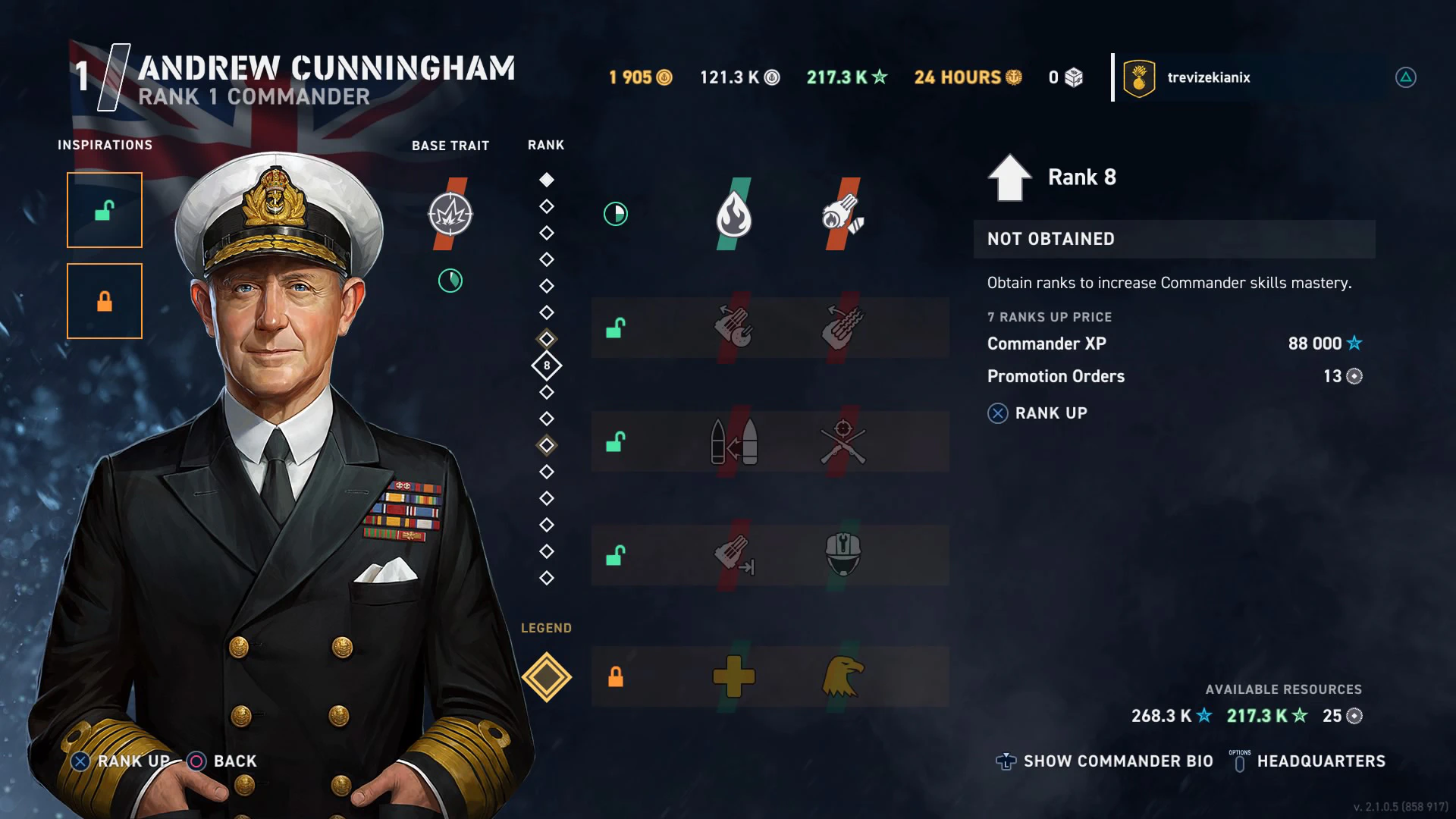Select the gold eagle head skill
Viewport: 1456px width, 819px height.
843,676
